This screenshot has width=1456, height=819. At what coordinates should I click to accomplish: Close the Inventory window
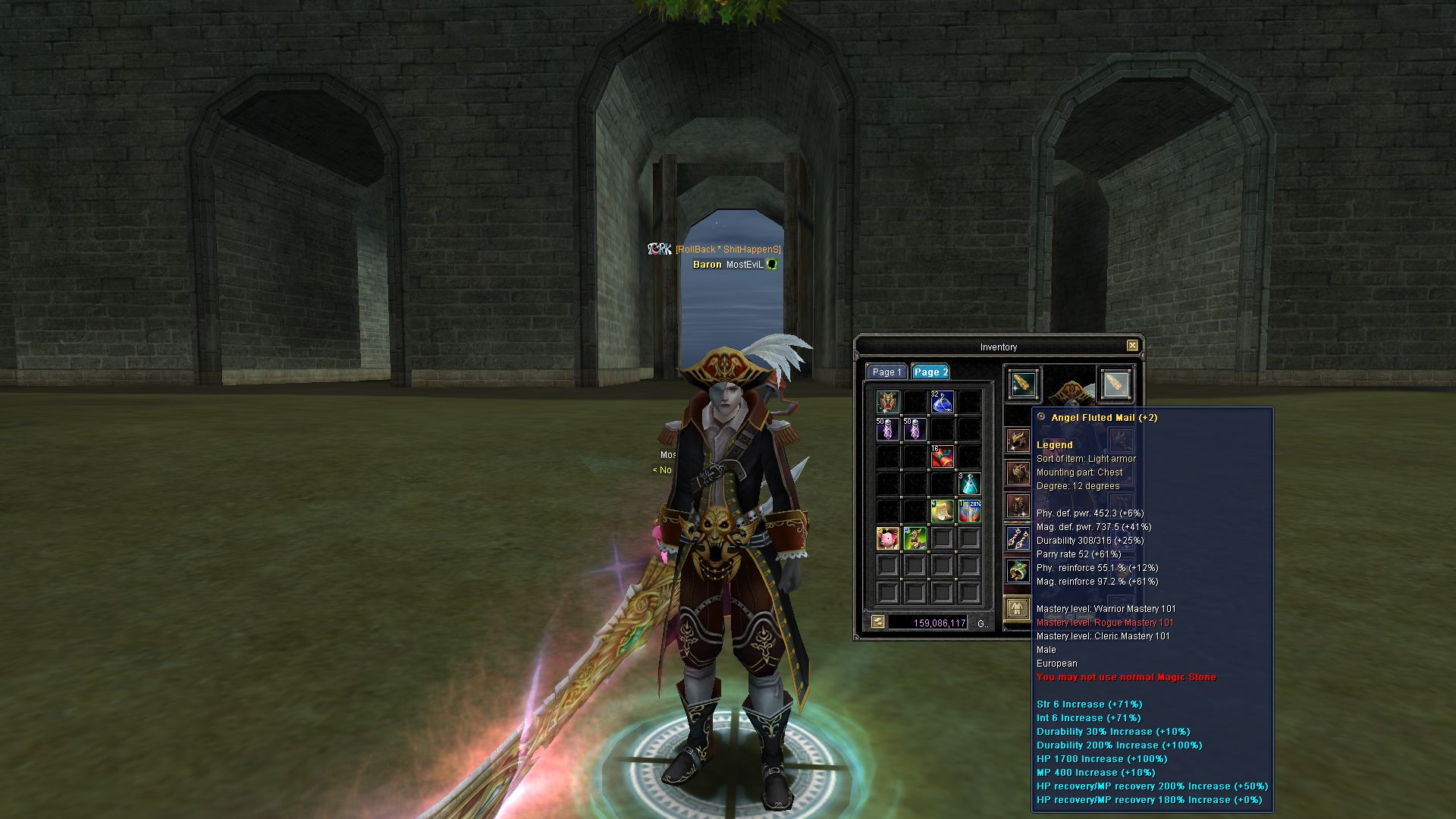pyautogui.click(x=1131, y=346)
